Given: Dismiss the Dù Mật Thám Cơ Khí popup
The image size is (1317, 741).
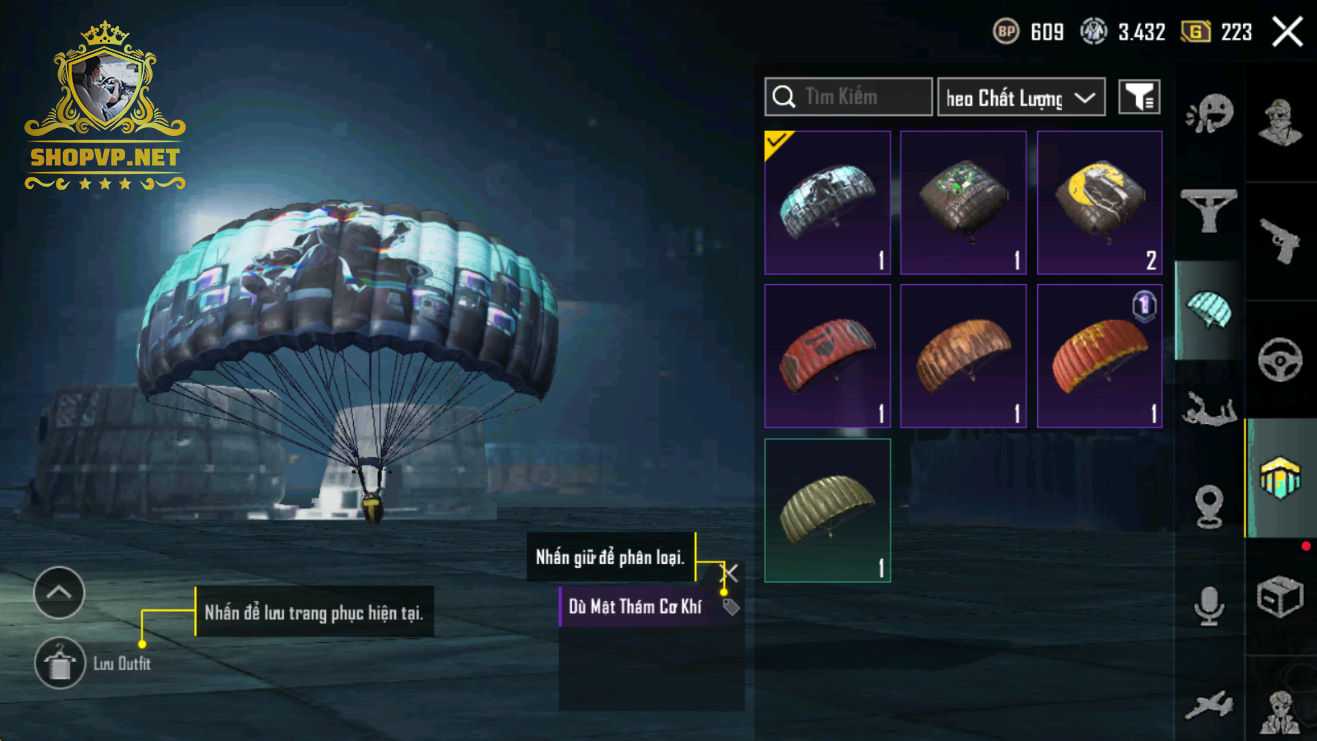Looking at the screenshot, I should 731,573.
